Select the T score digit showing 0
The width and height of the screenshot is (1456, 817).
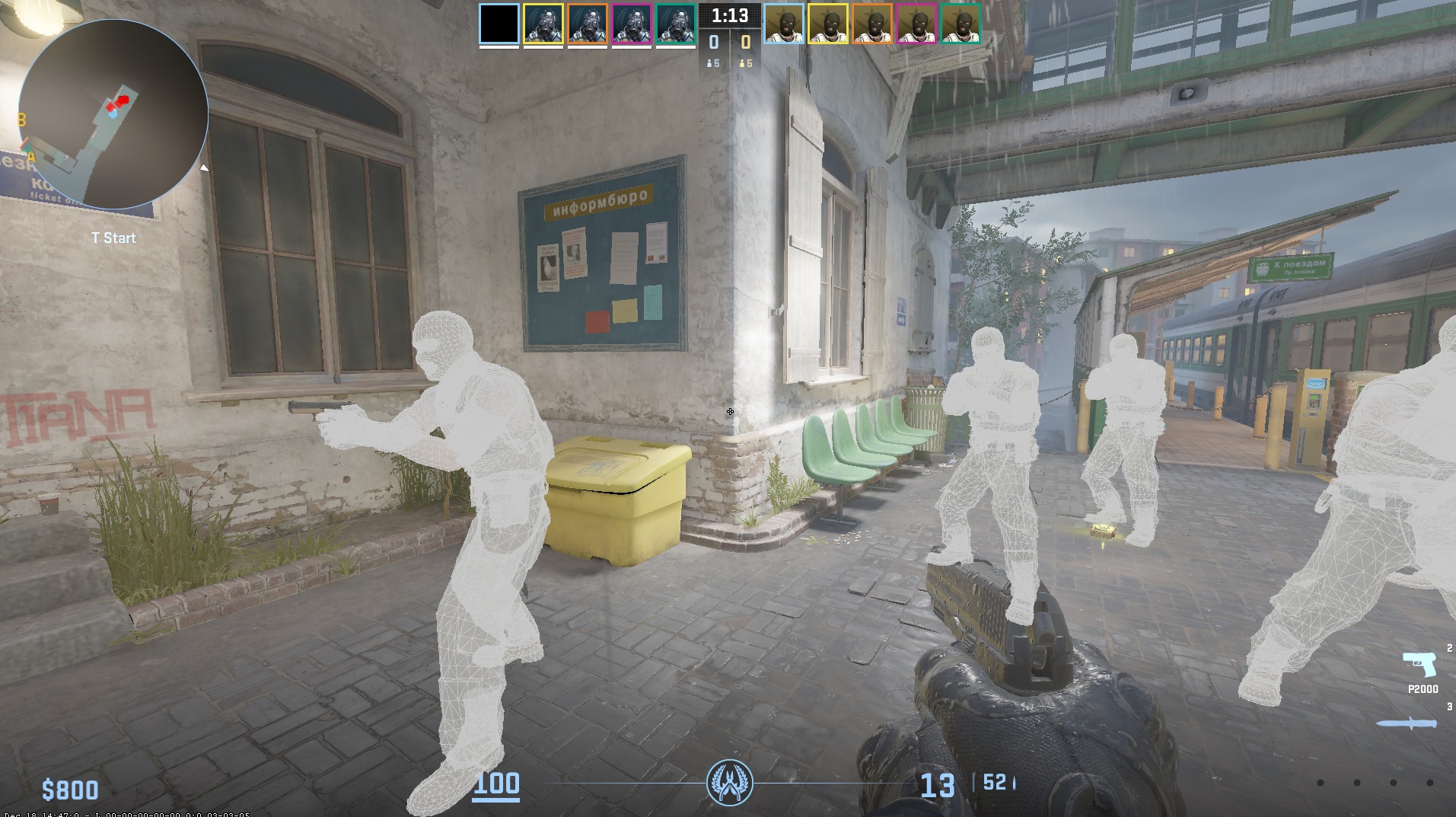coord(744,43)
